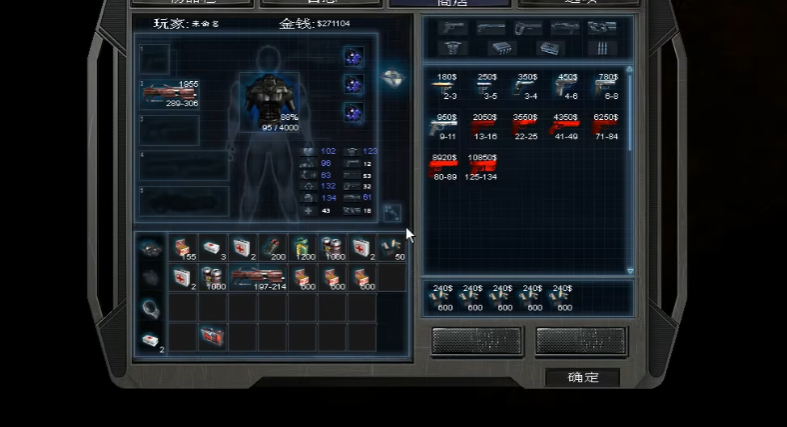Select the top blue implant slot
Image resolution: width=787 pixels, height=427 pixels.
click(353, 58)
